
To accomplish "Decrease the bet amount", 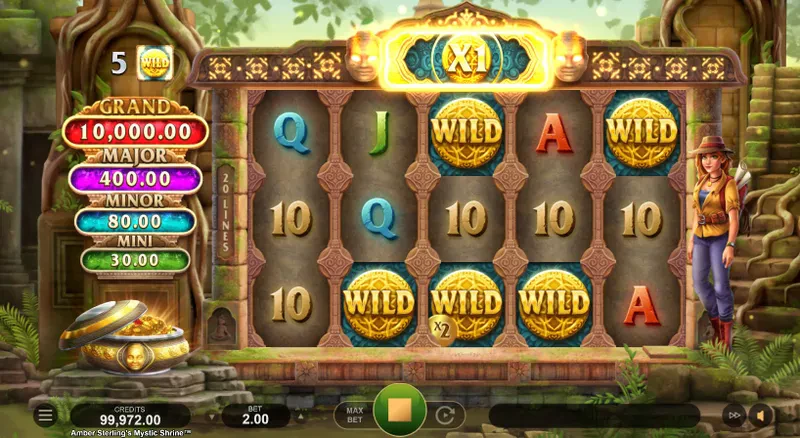I will click(212, 415).
